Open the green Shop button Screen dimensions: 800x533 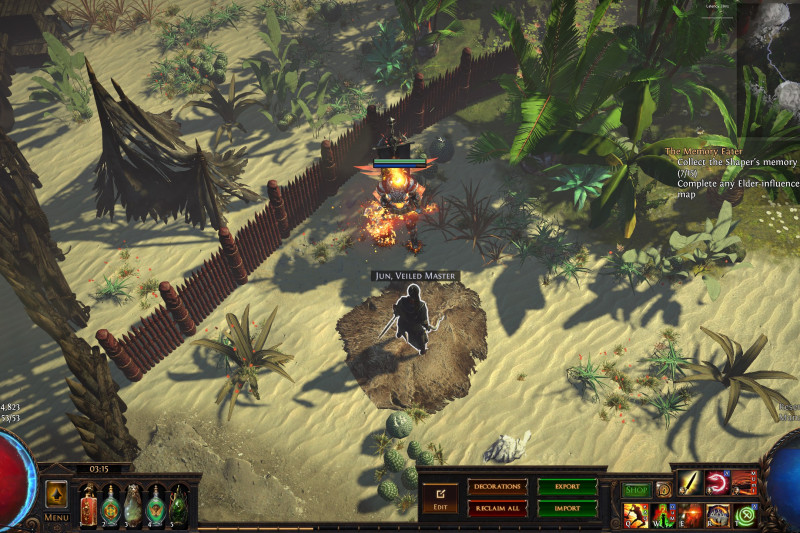pyautogui.click(x=636, y=490)
